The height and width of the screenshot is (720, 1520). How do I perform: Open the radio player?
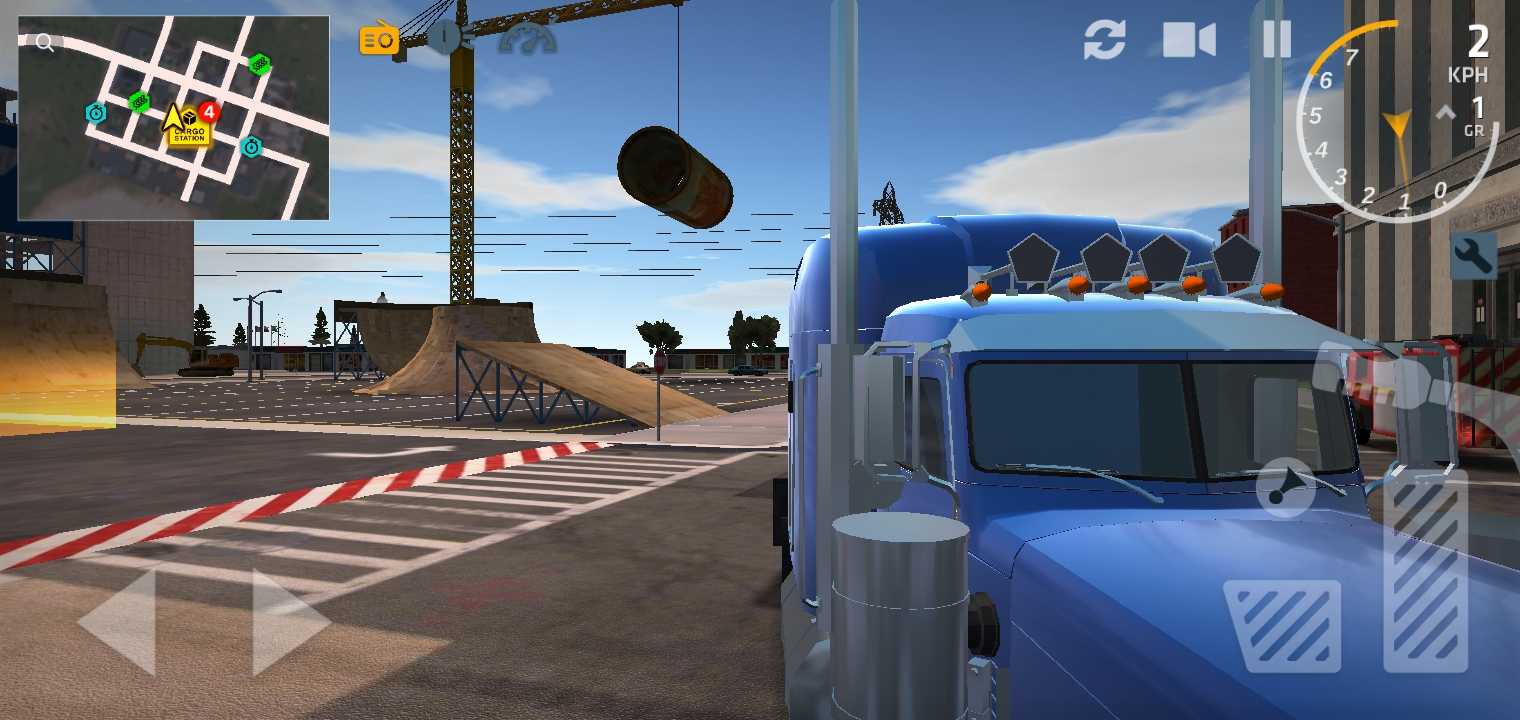(378, 38)
